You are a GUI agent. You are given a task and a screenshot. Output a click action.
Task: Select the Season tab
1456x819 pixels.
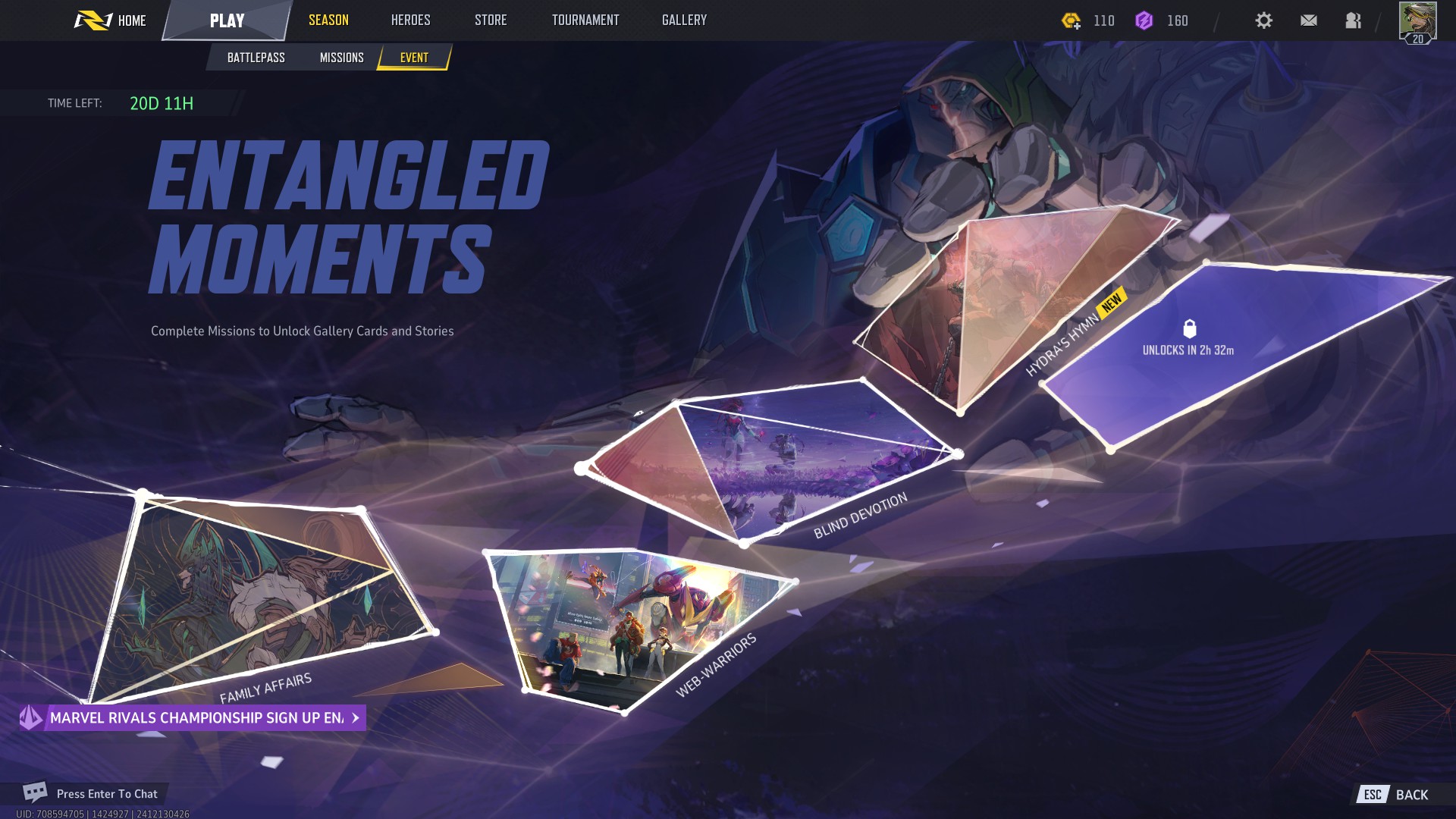[x=328, y=20]
